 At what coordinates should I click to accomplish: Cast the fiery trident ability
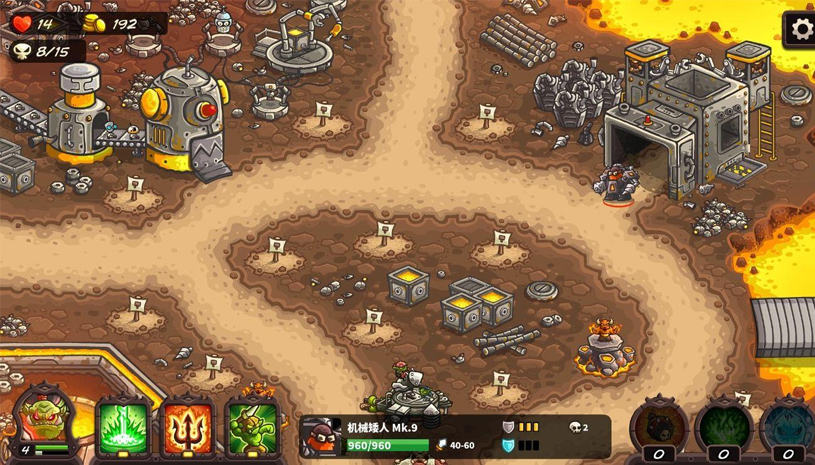[188, 427]
